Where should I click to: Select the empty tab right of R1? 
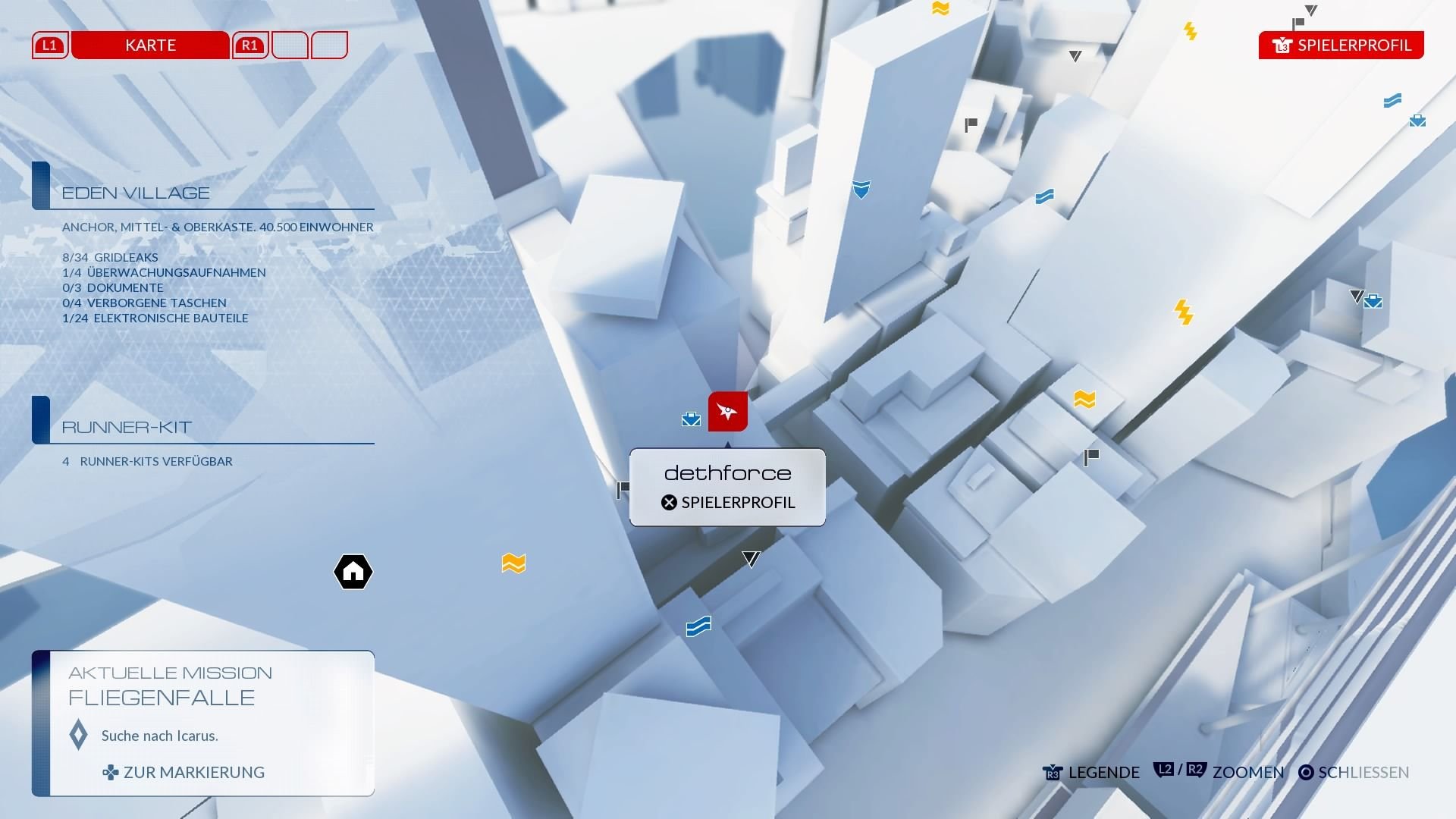coord(292,45)
